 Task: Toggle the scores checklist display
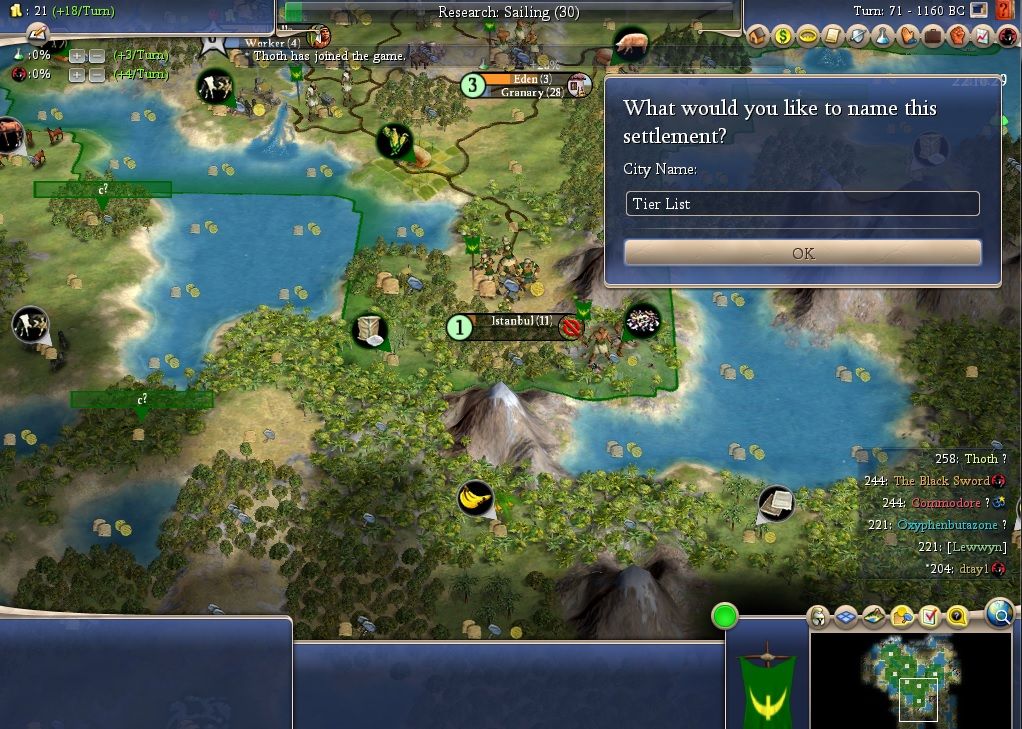pos(930,617)
